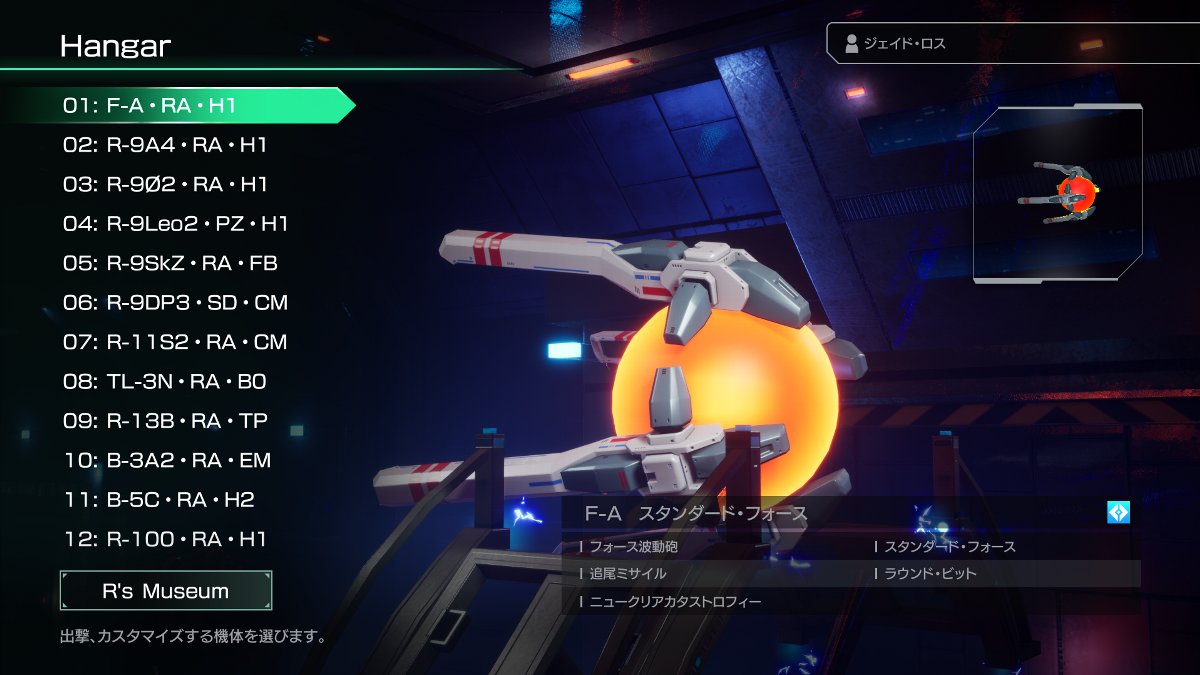Choose ship 02: R-9A4 • RA • H1
1200x675 pixels.
click(165, 145)
